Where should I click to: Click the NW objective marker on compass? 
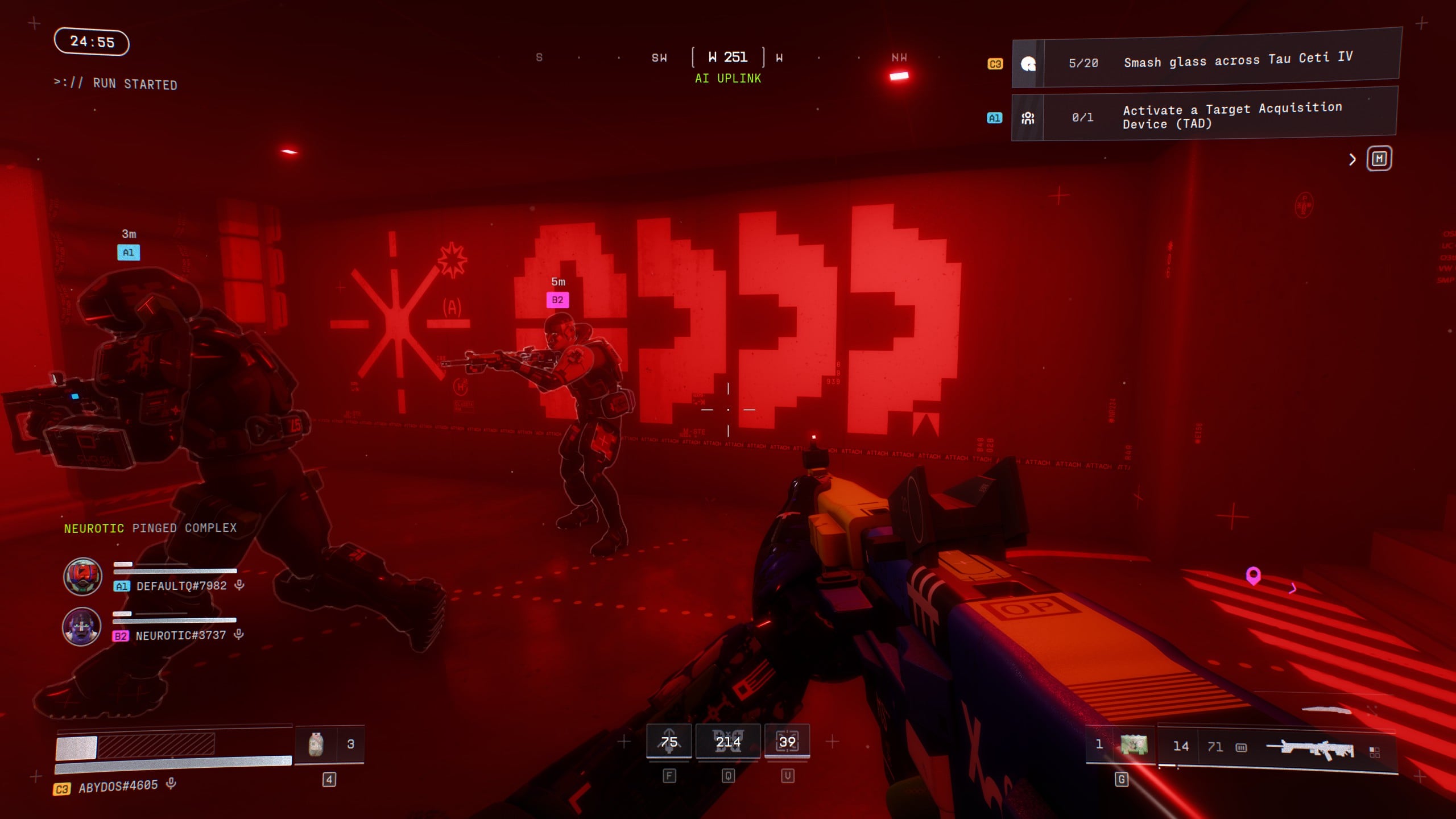[899, 76]
